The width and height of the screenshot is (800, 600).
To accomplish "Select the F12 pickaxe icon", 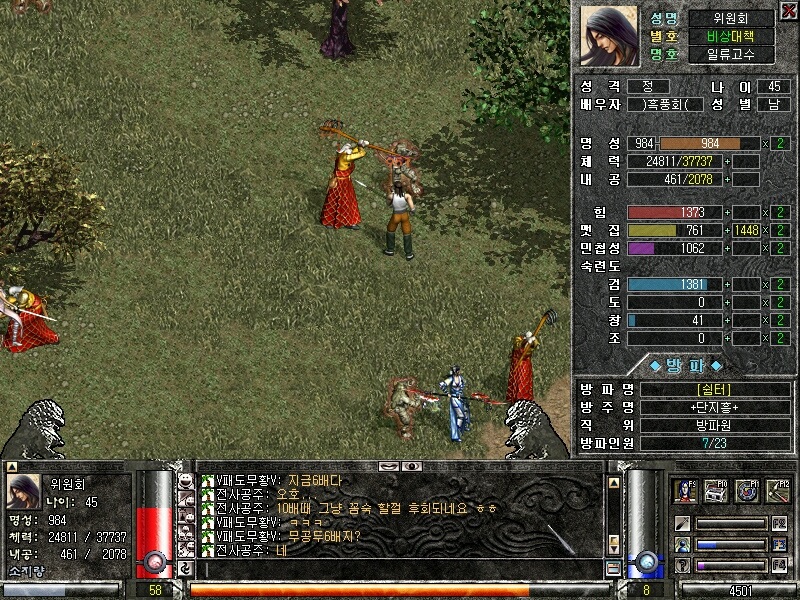I will pos(777,490).
